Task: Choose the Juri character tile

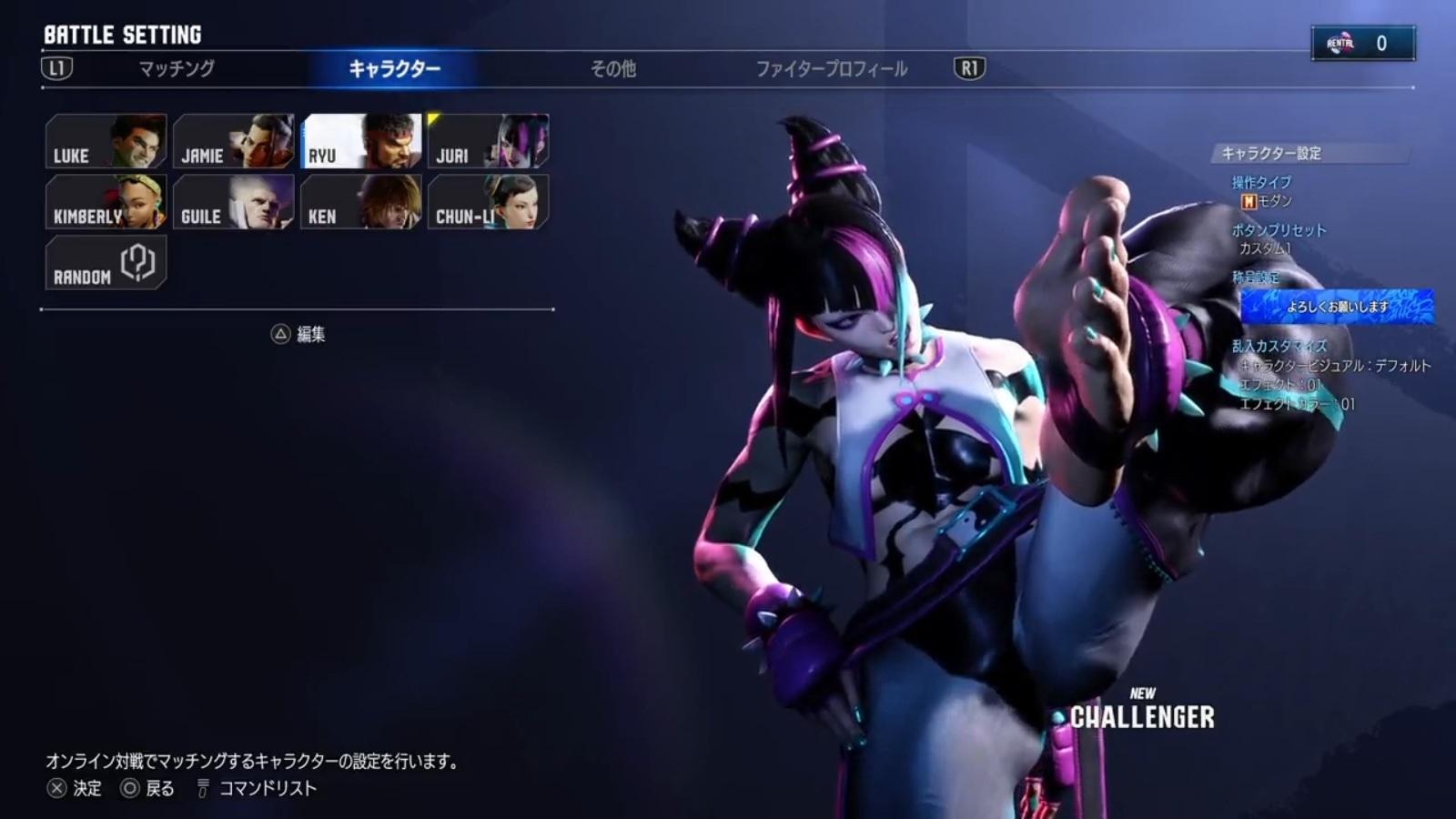Action: (489, 141)
